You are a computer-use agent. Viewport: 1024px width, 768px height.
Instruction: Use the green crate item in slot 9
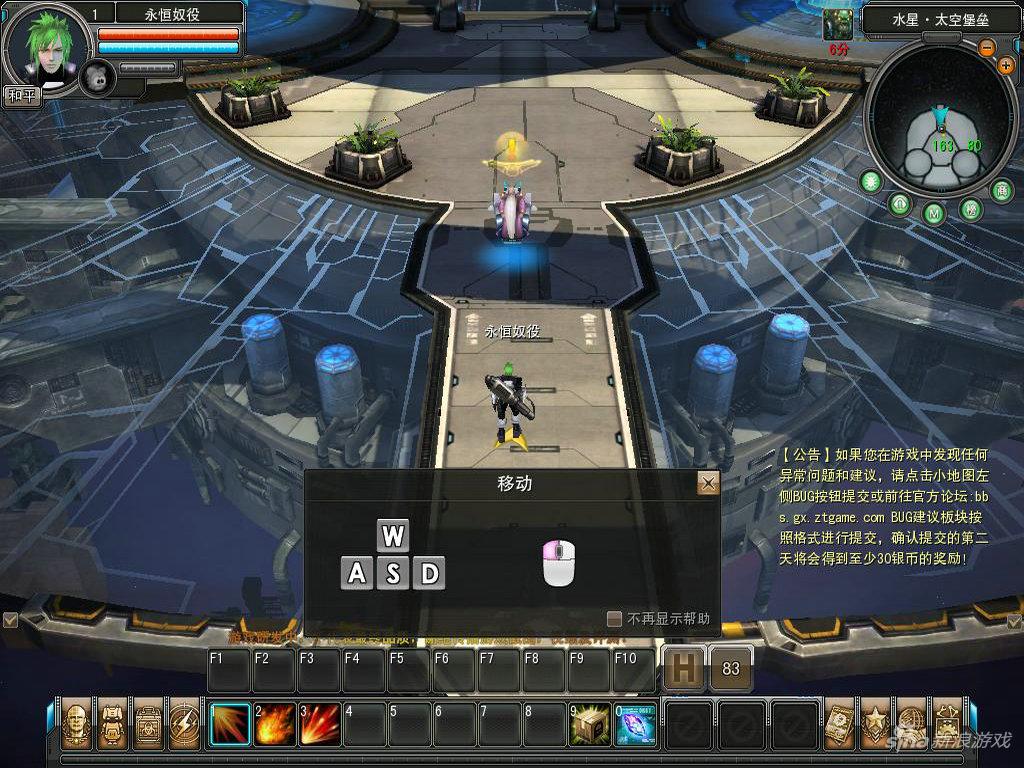[x=591, y=724]
